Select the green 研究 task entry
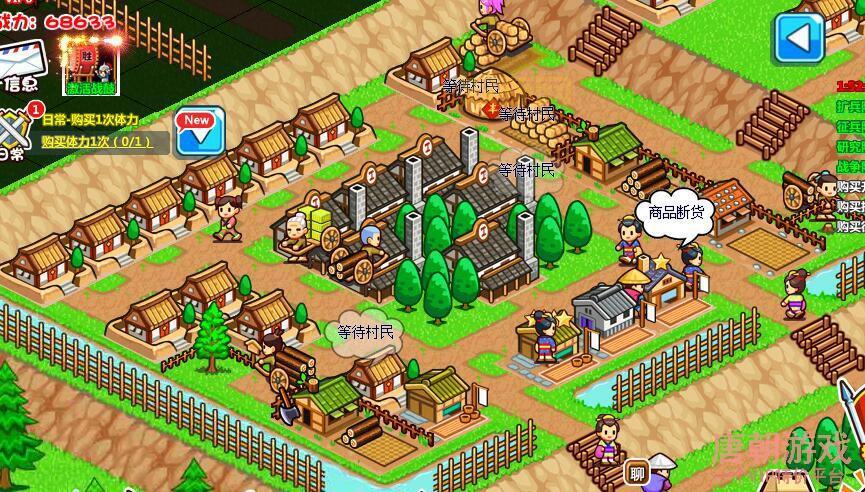 point(850,147)
